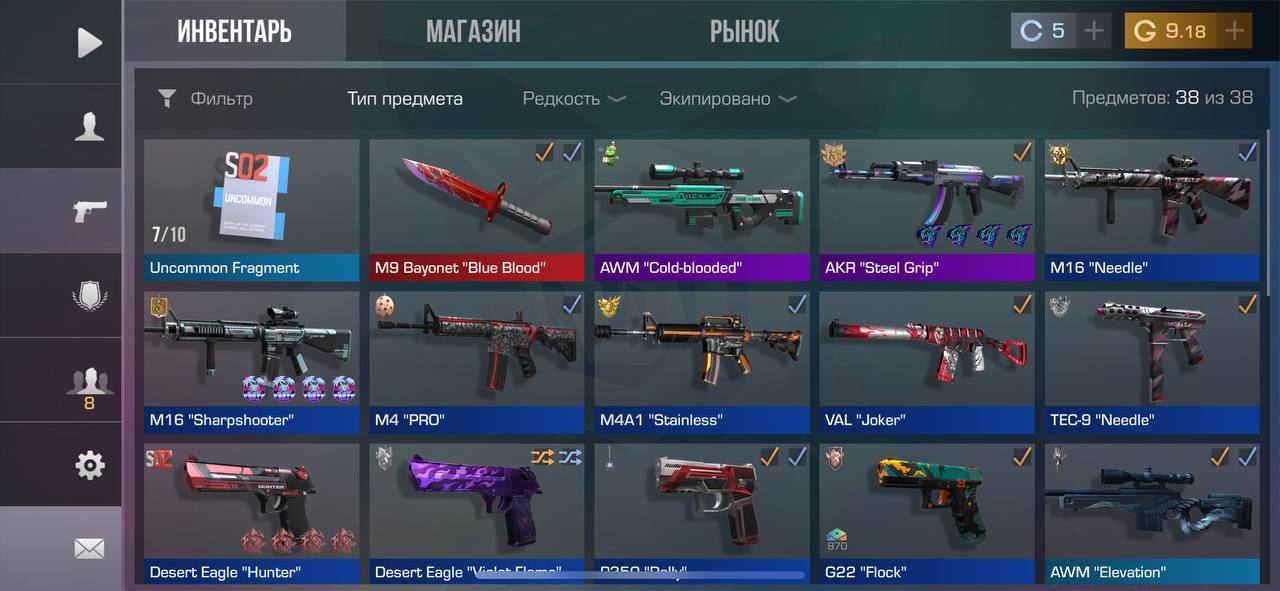
Task: Choose the Тип предмета filter
Action: click(405, 98)
